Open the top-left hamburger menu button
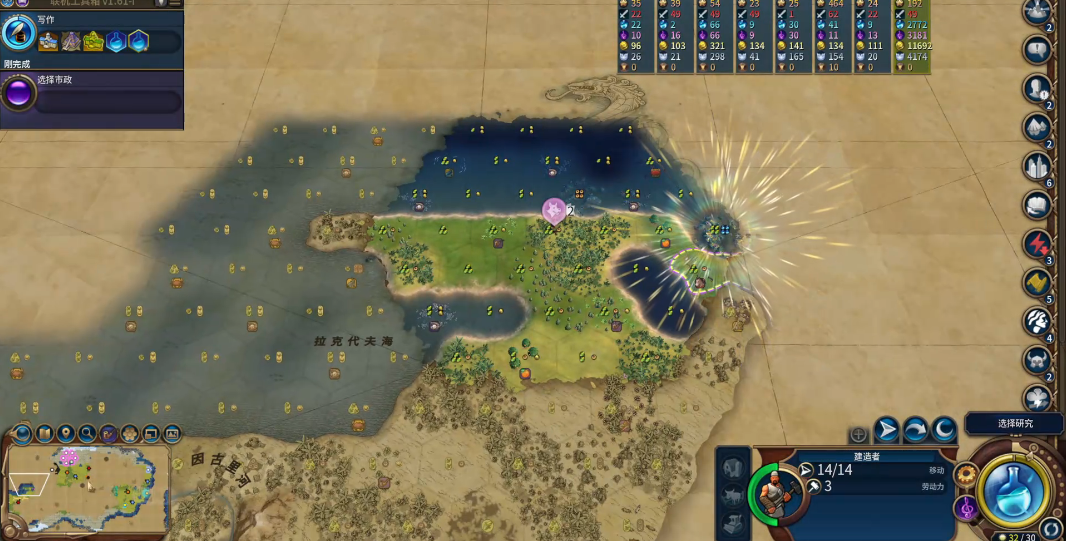The height and width of the screenshot is (541, 1066). (176, 4)
